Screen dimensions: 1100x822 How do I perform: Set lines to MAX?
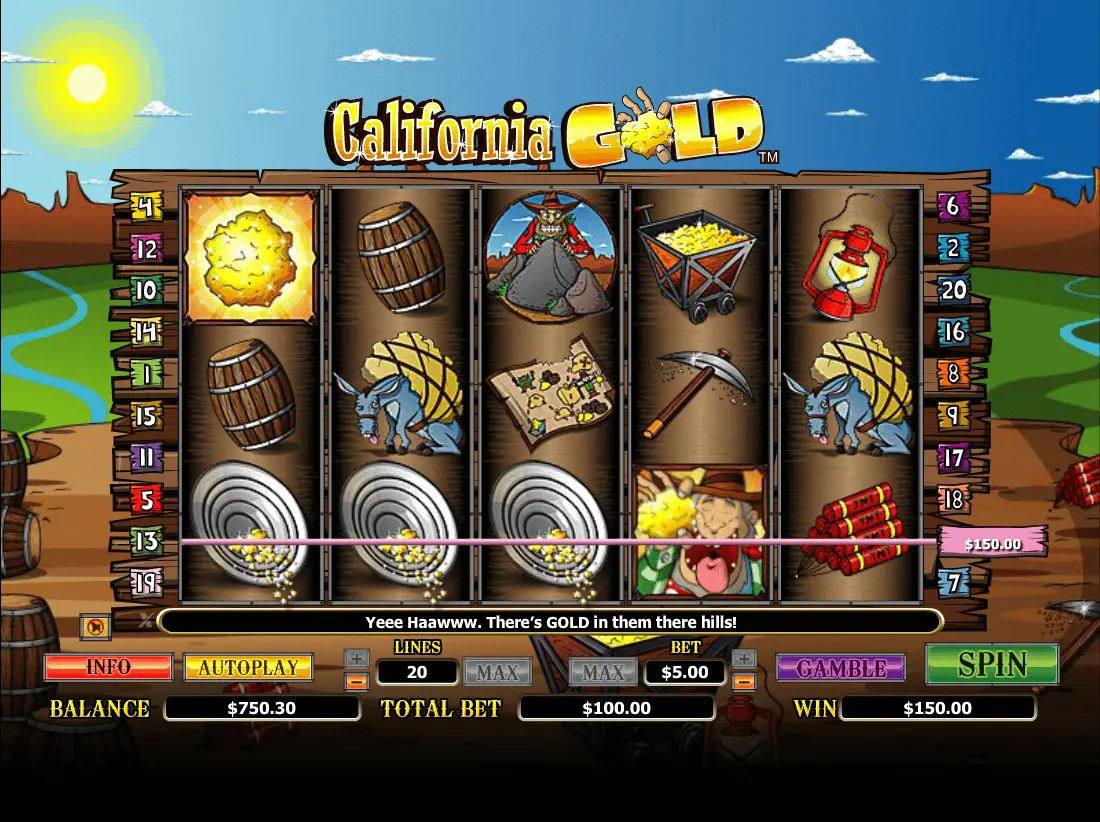(497, 672)
